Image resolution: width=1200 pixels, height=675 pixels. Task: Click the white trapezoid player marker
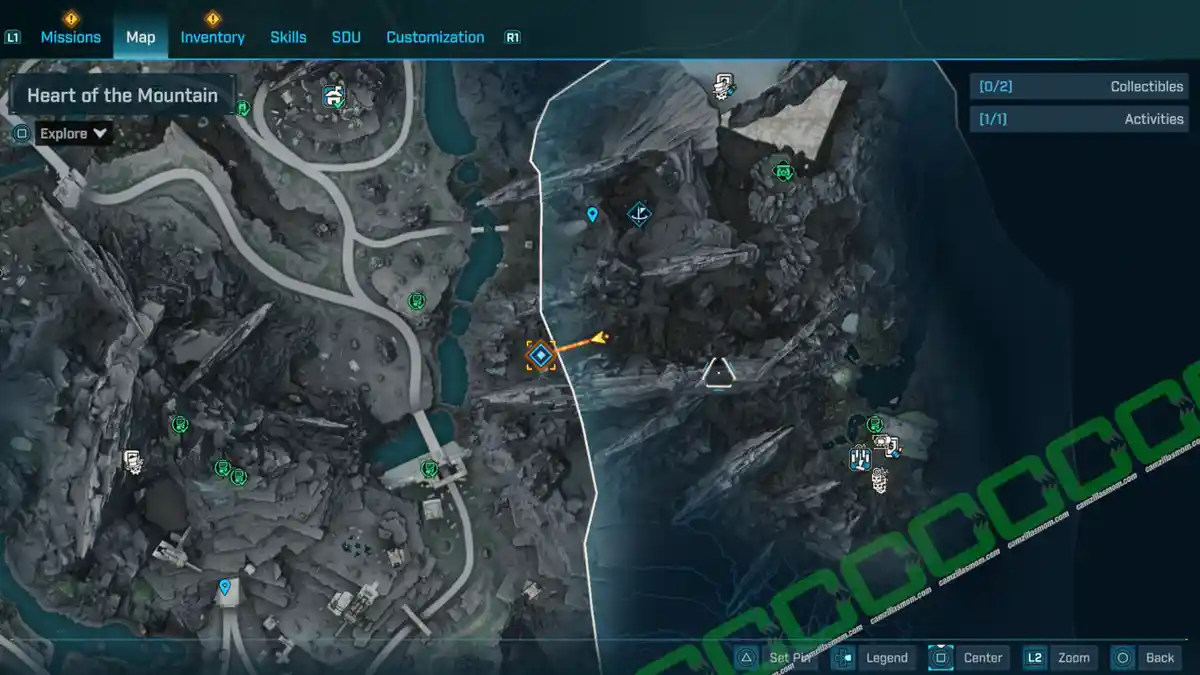718,373
